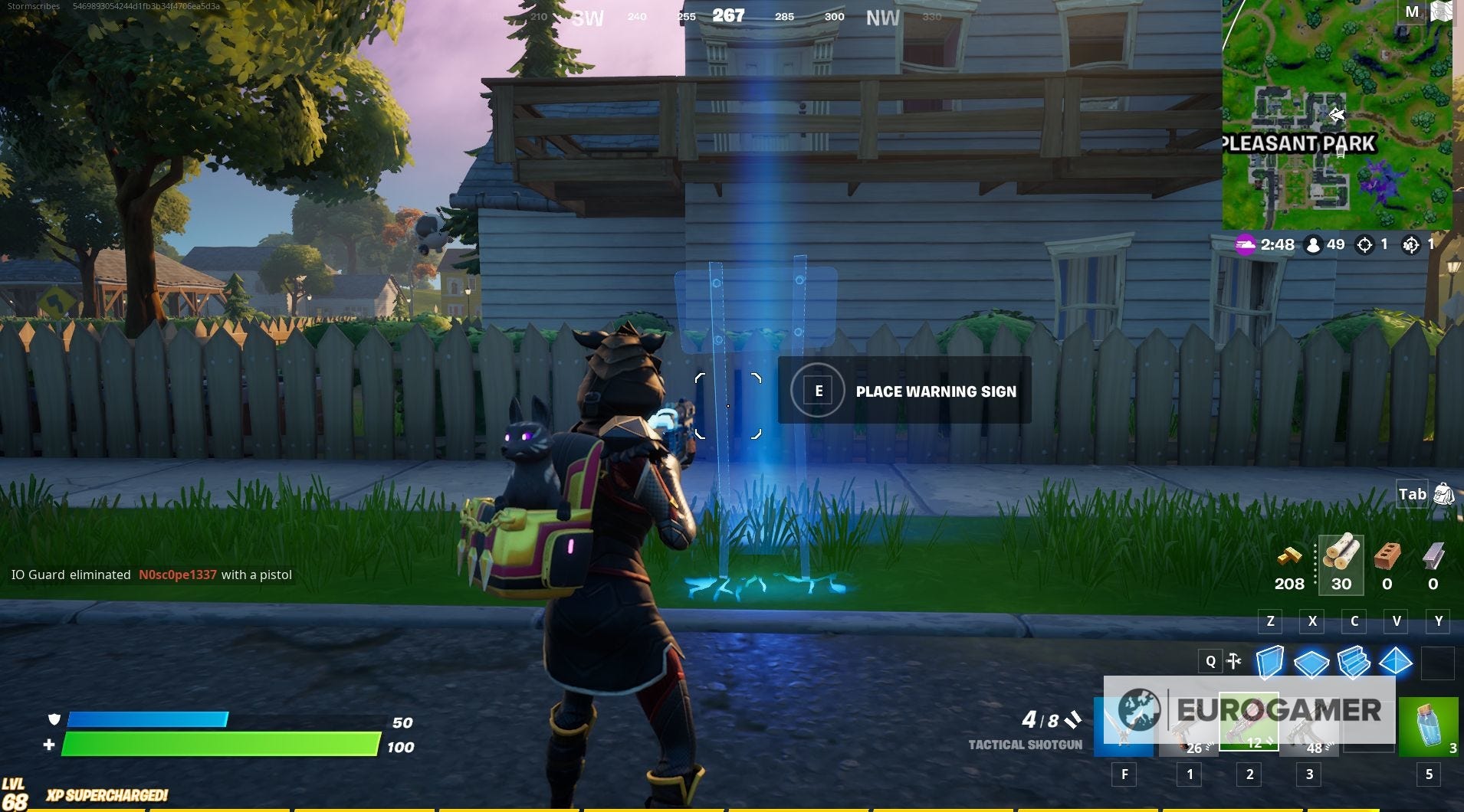Open the empty hotbar slot 4
The width and height of the screenshot is (1464, 812).
[1370, 720]
